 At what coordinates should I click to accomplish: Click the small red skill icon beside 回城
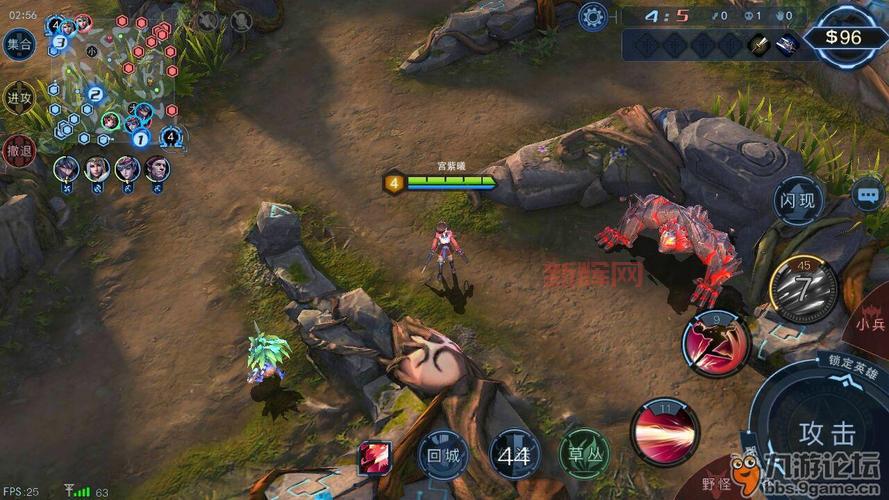[375, 457]
